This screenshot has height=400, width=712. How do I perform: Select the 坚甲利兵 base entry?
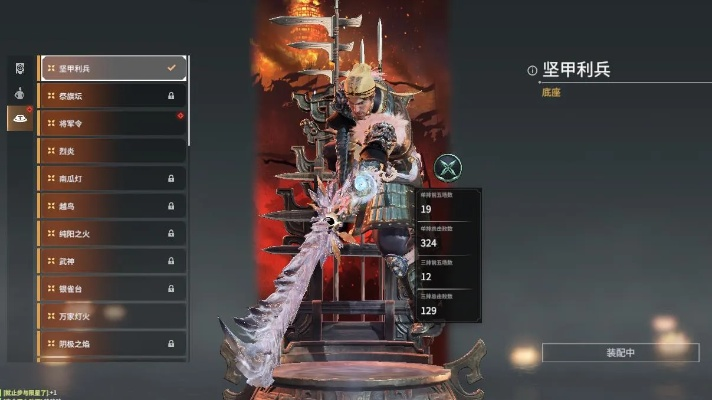tap(112, 68)
